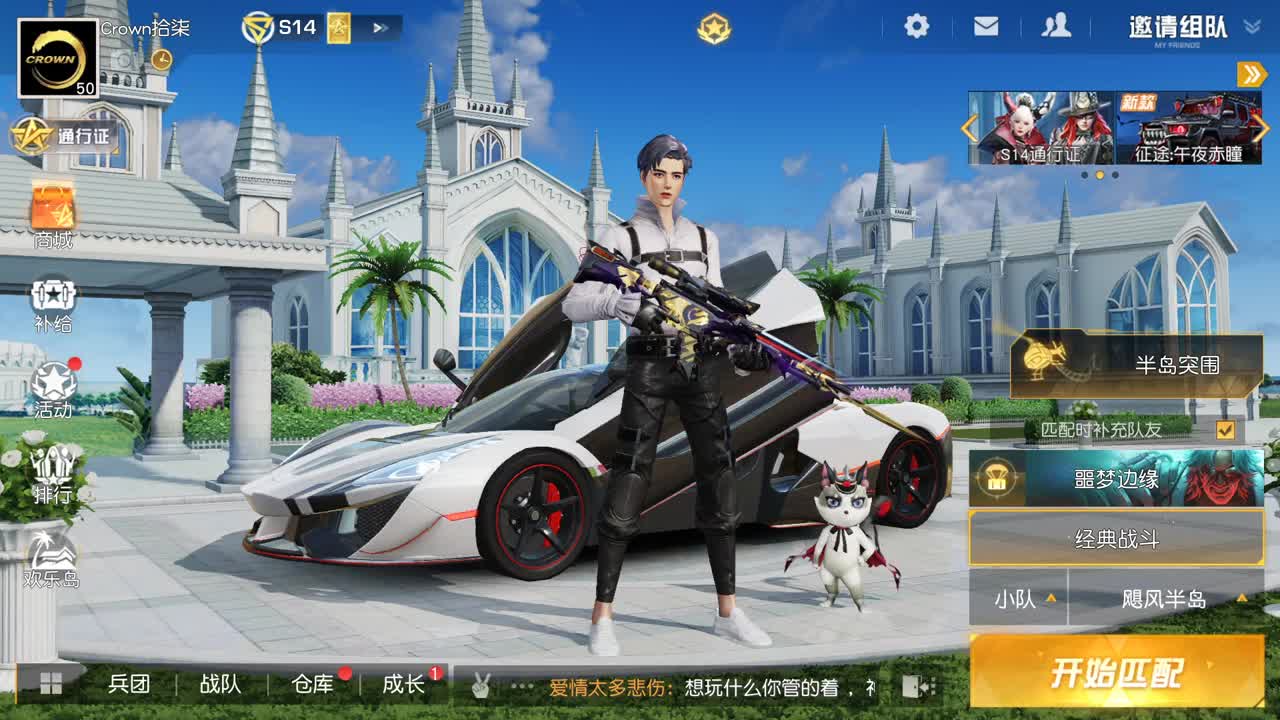Open the 补给 supply crate panel

coord(55,300)
